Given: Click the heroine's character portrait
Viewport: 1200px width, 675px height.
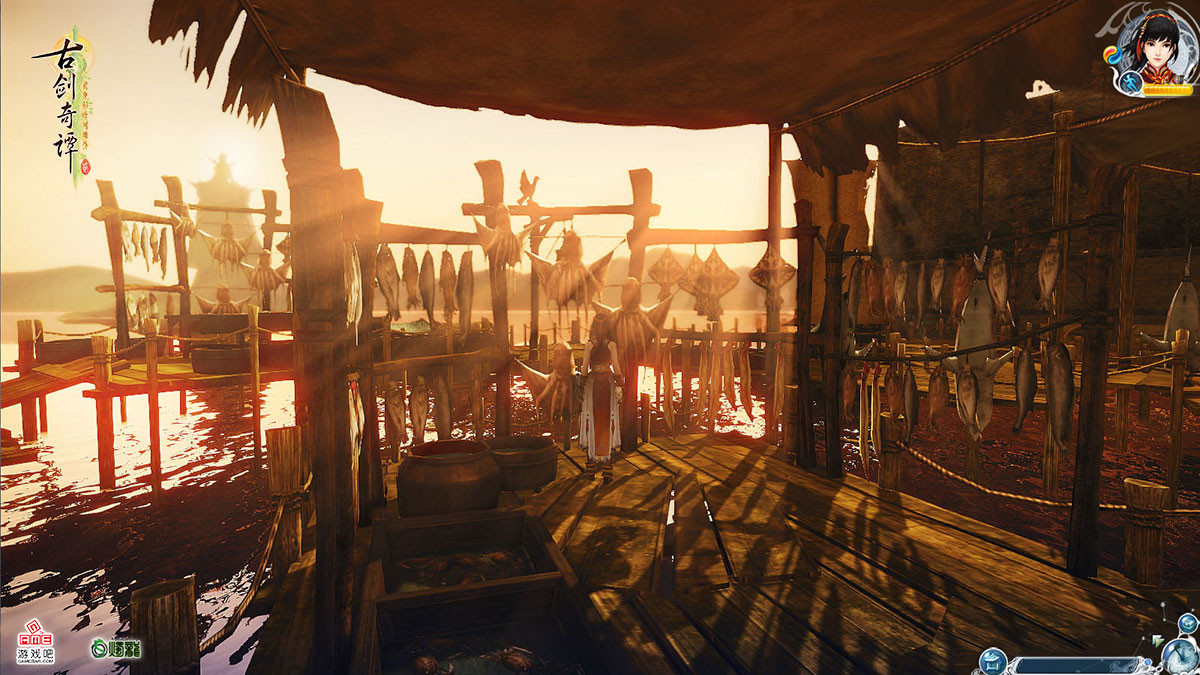Looking at the screenshot, I should [x=1158, y=47].
